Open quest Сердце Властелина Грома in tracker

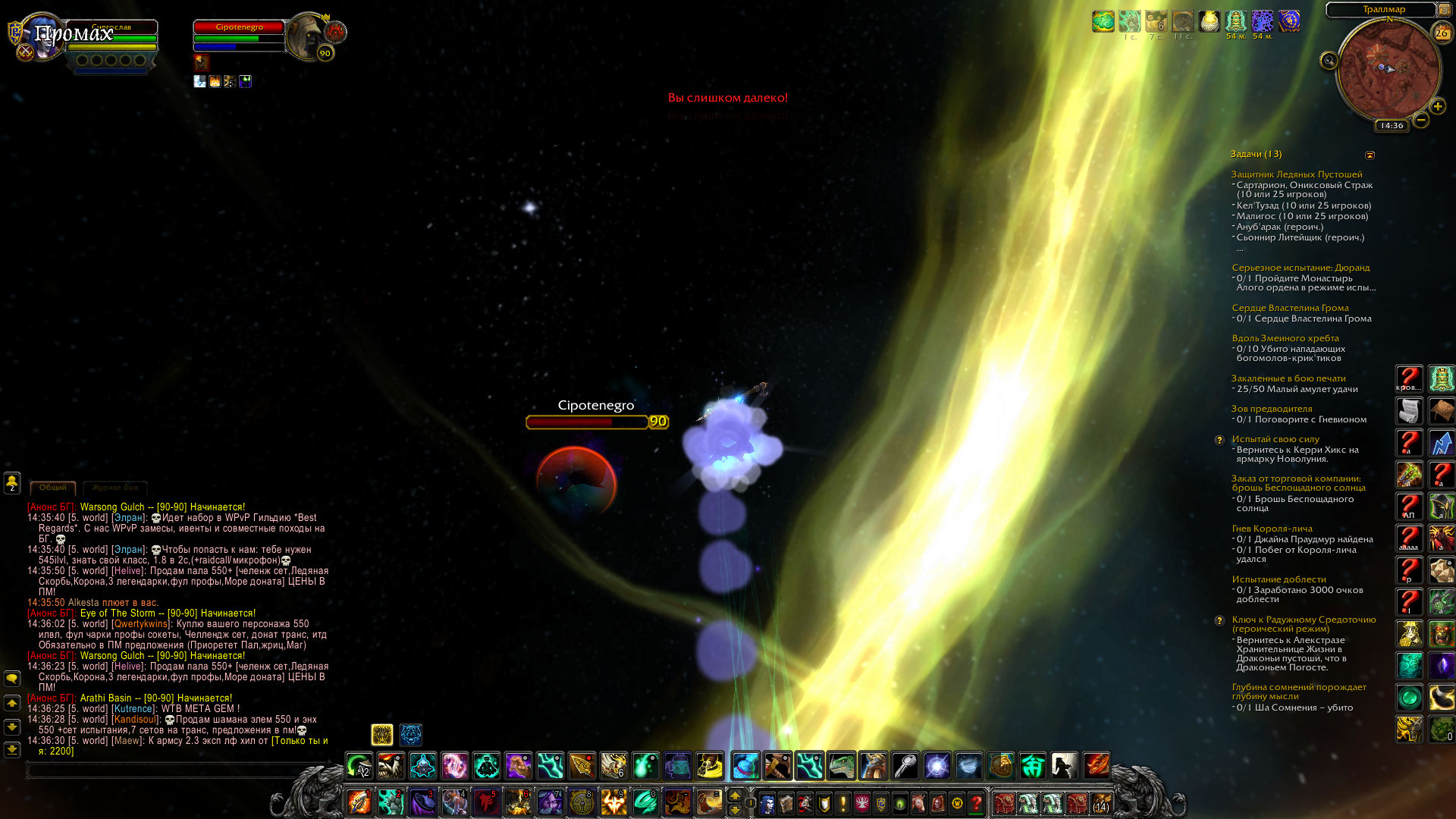click(1290, 308)
